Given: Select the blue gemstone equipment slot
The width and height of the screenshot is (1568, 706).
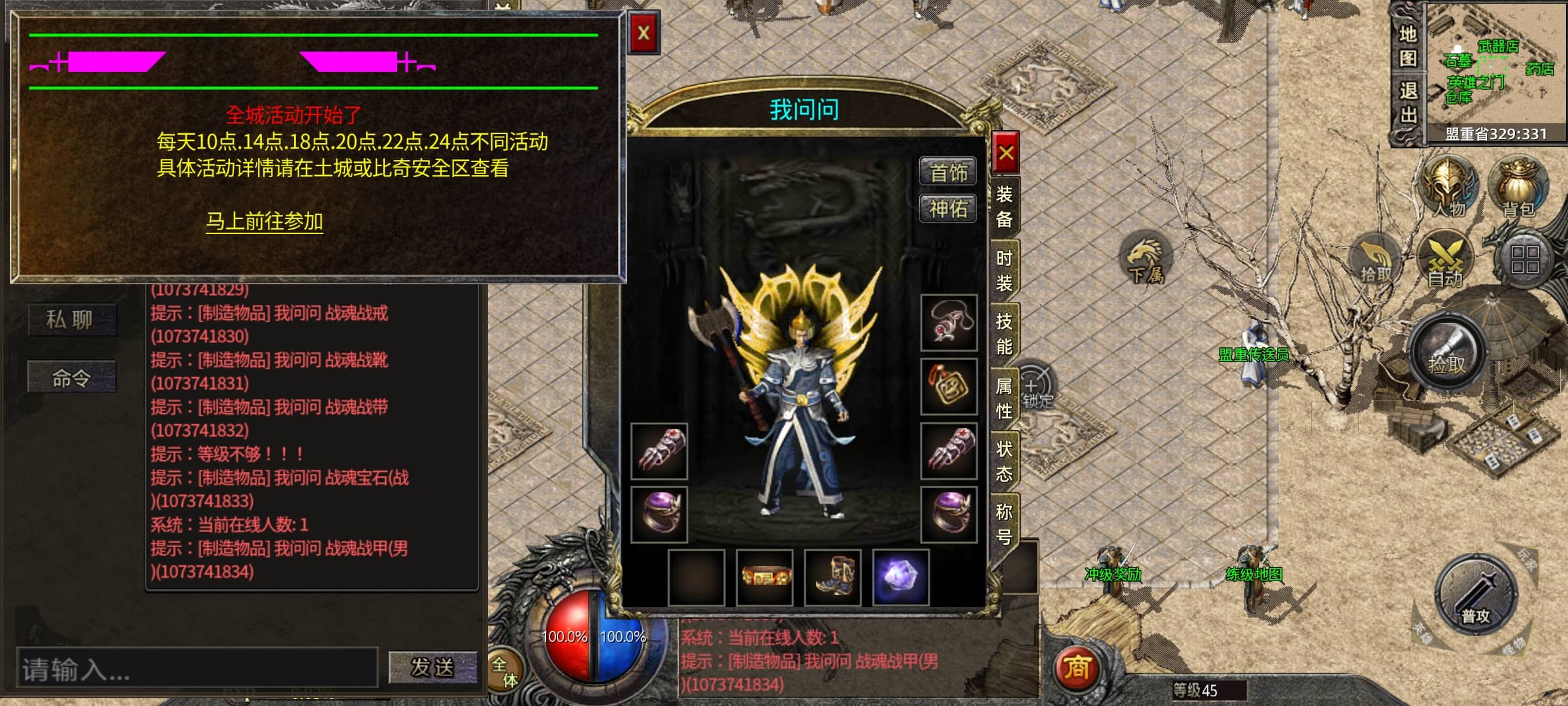Looking at the screenshot, I should [901, 578].
